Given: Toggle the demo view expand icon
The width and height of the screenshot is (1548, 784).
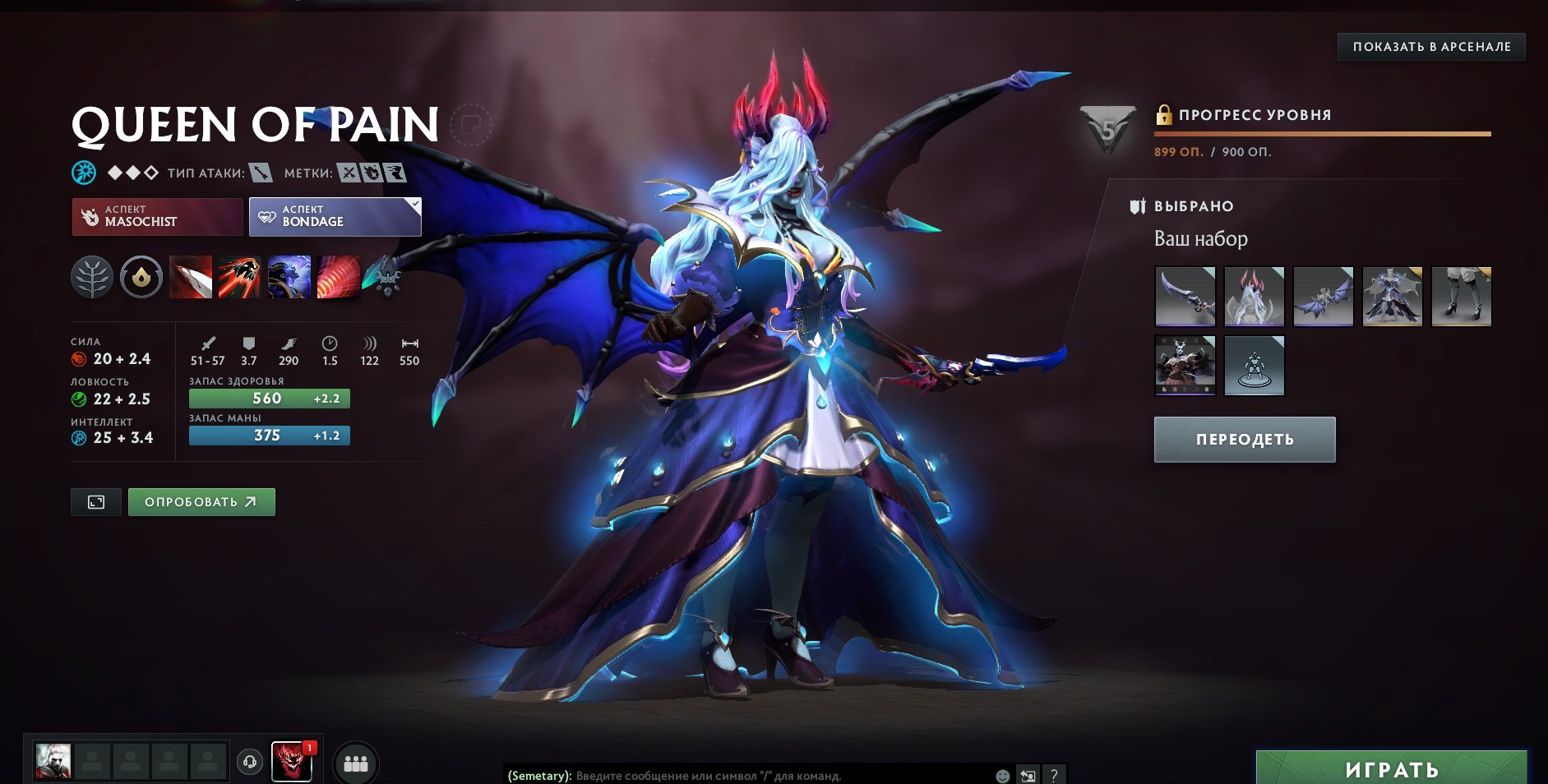Looking at the screenshot, I should point(95,501).
